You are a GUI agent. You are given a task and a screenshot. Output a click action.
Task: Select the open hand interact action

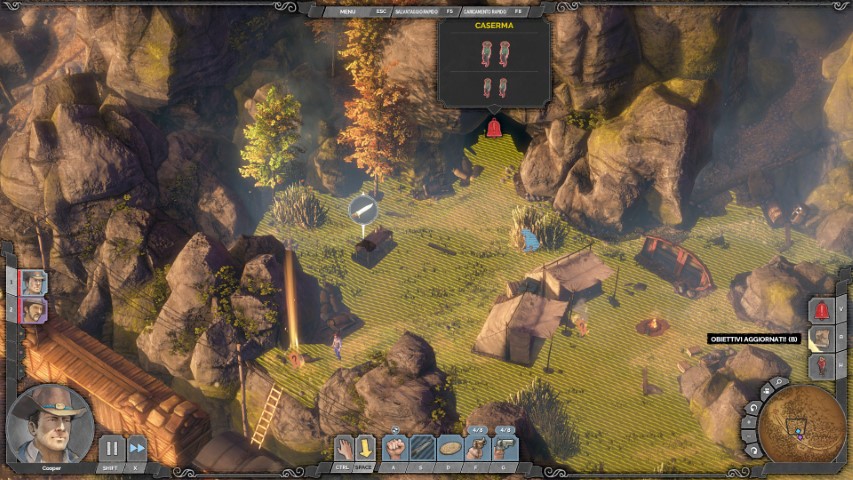pos(343,447)
